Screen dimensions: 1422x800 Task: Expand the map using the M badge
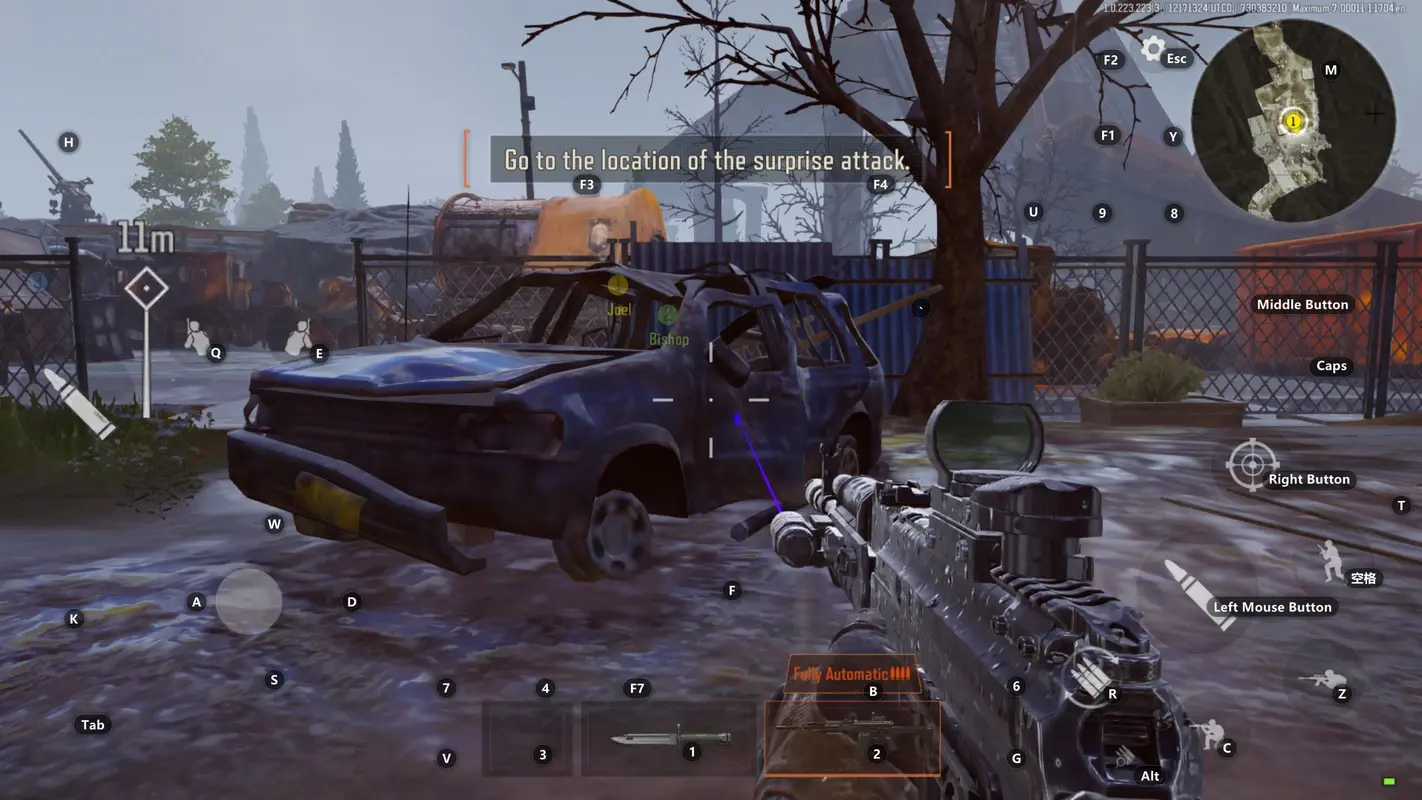coord(1330,70)
